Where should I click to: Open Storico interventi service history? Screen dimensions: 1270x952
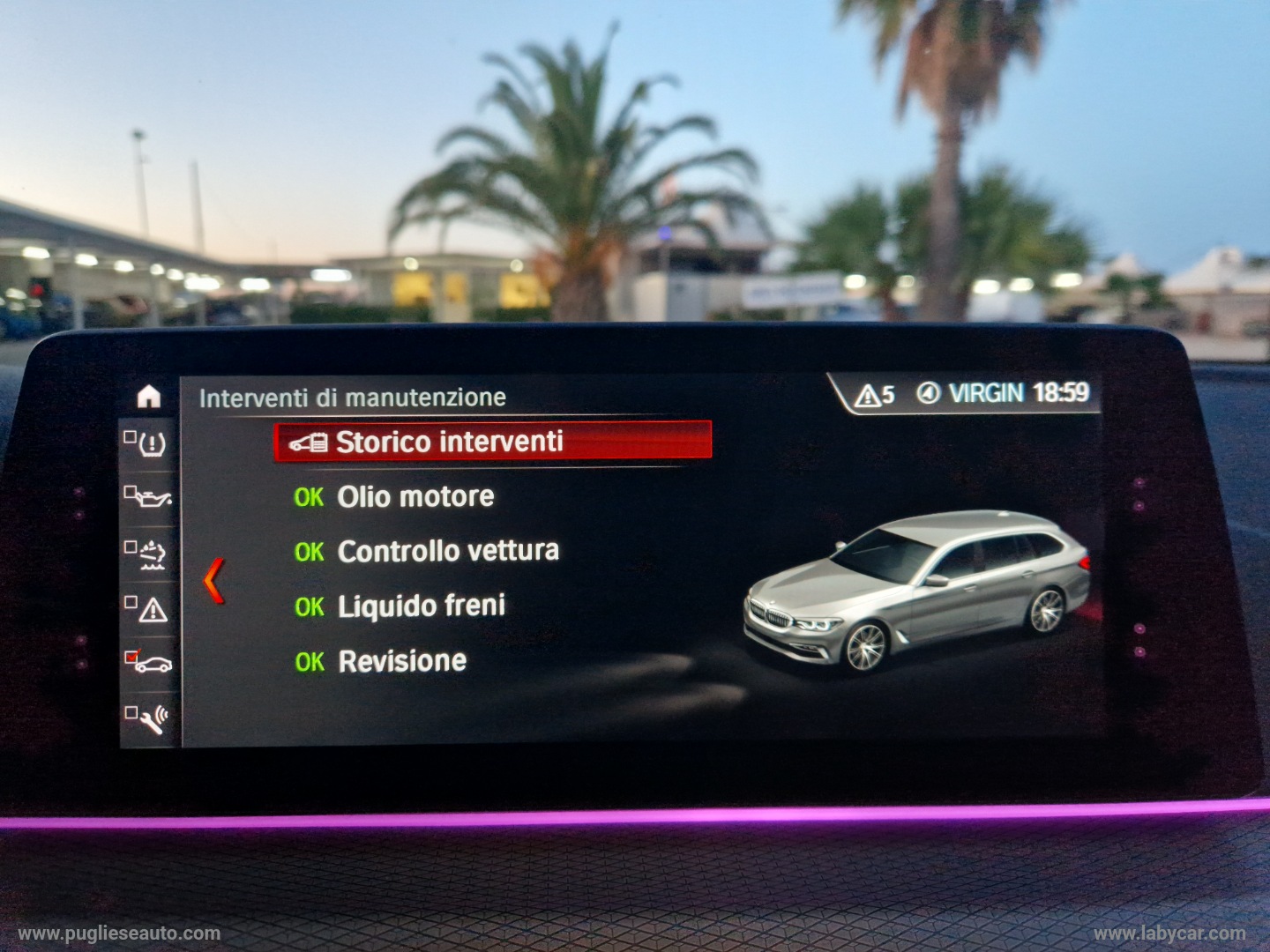pyautogui.click(x=492, y=442)
